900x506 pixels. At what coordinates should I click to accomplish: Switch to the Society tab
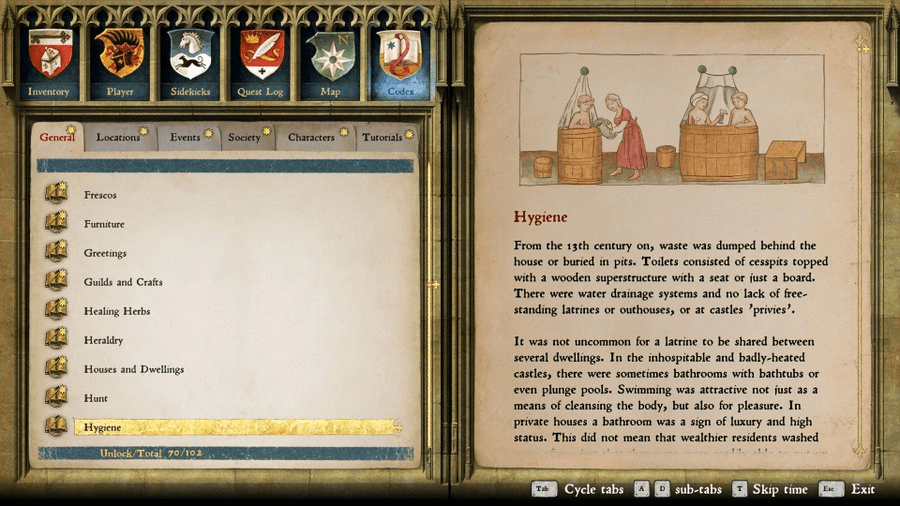(245, 137)
